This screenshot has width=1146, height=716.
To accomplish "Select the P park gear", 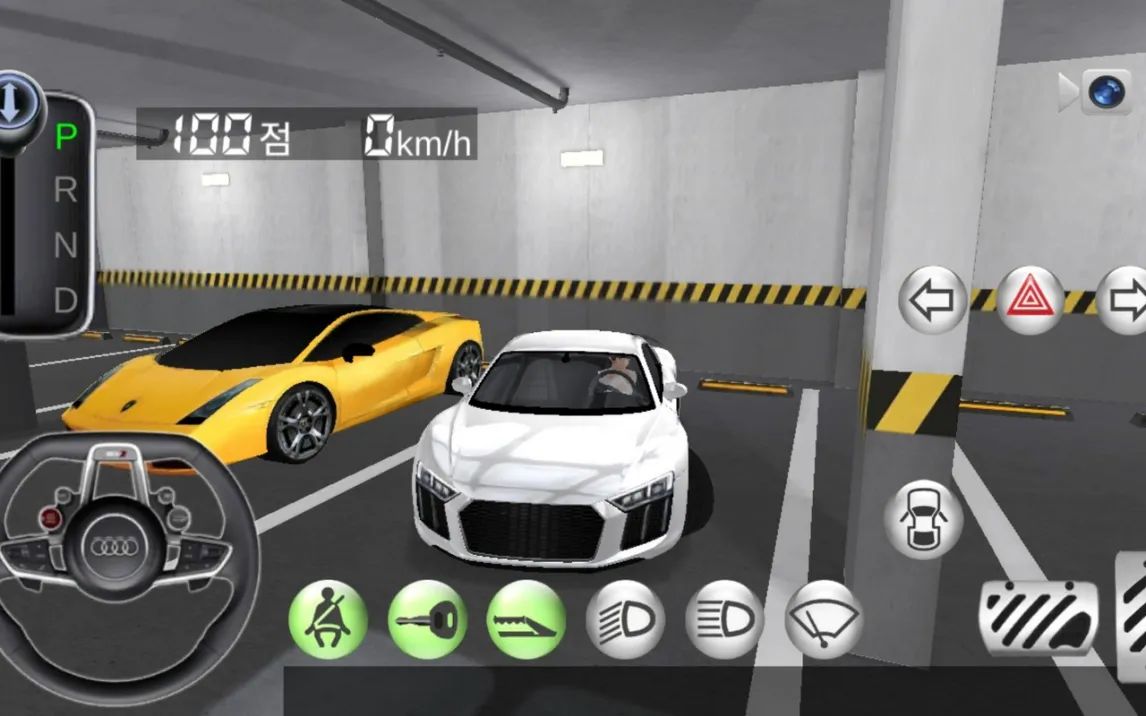I will pyautogui.click(x=66, y=136).
